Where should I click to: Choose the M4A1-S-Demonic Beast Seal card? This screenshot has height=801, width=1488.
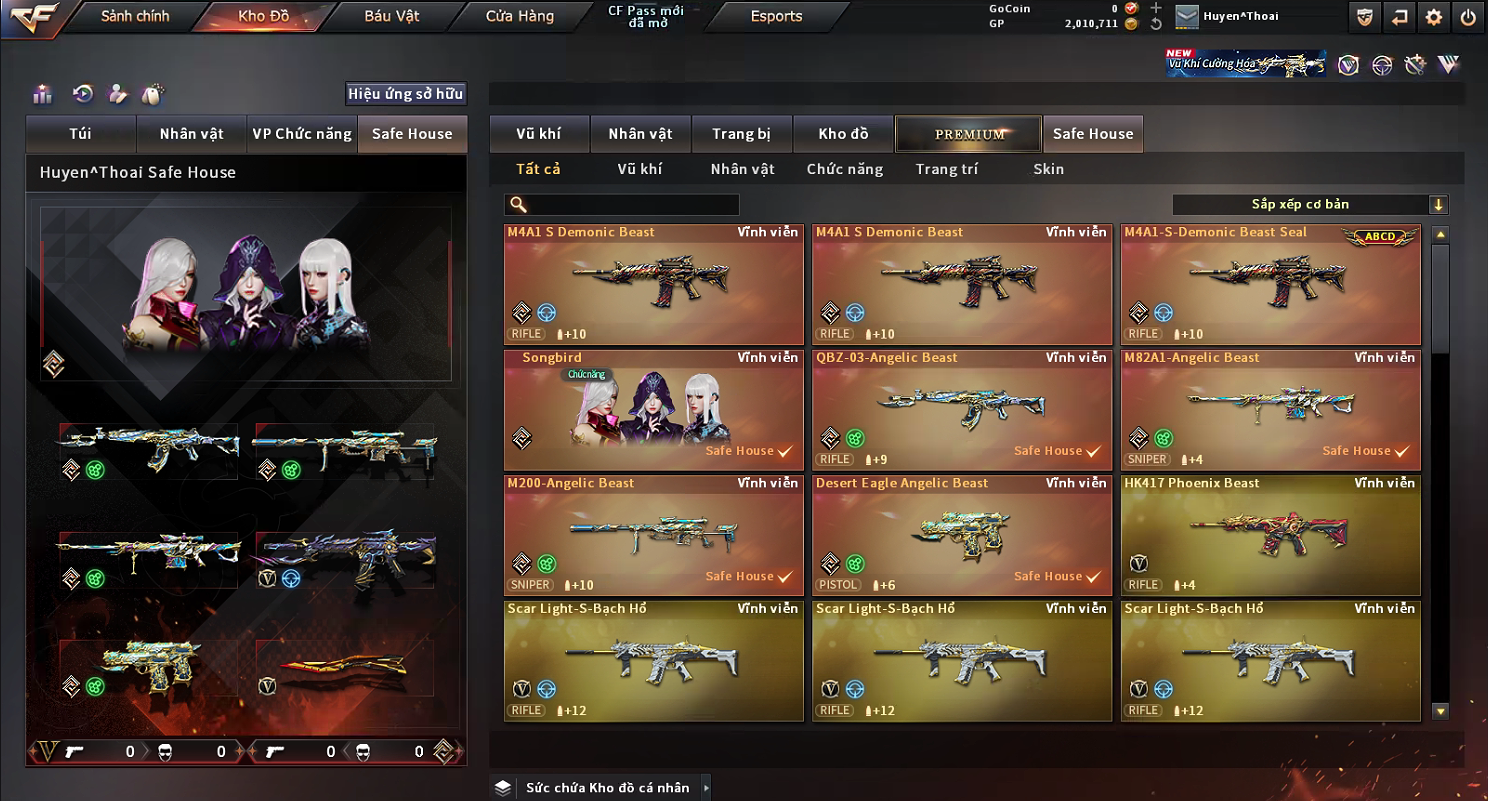pyautogui.click(x=1270, y=284)
